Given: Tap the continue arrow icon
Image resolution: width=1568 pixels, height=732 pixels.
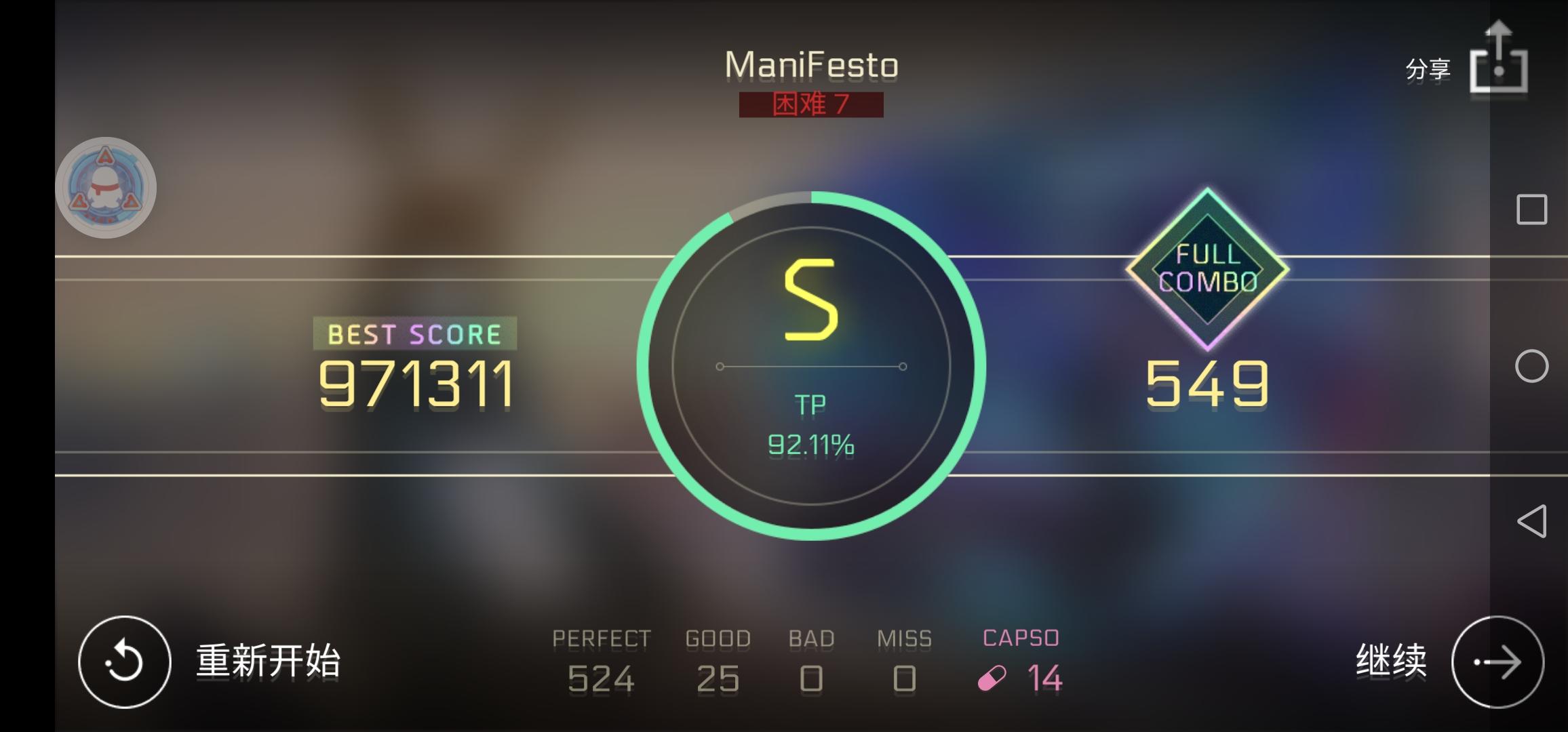Looking at the screenshot, I should (1499, 661).
